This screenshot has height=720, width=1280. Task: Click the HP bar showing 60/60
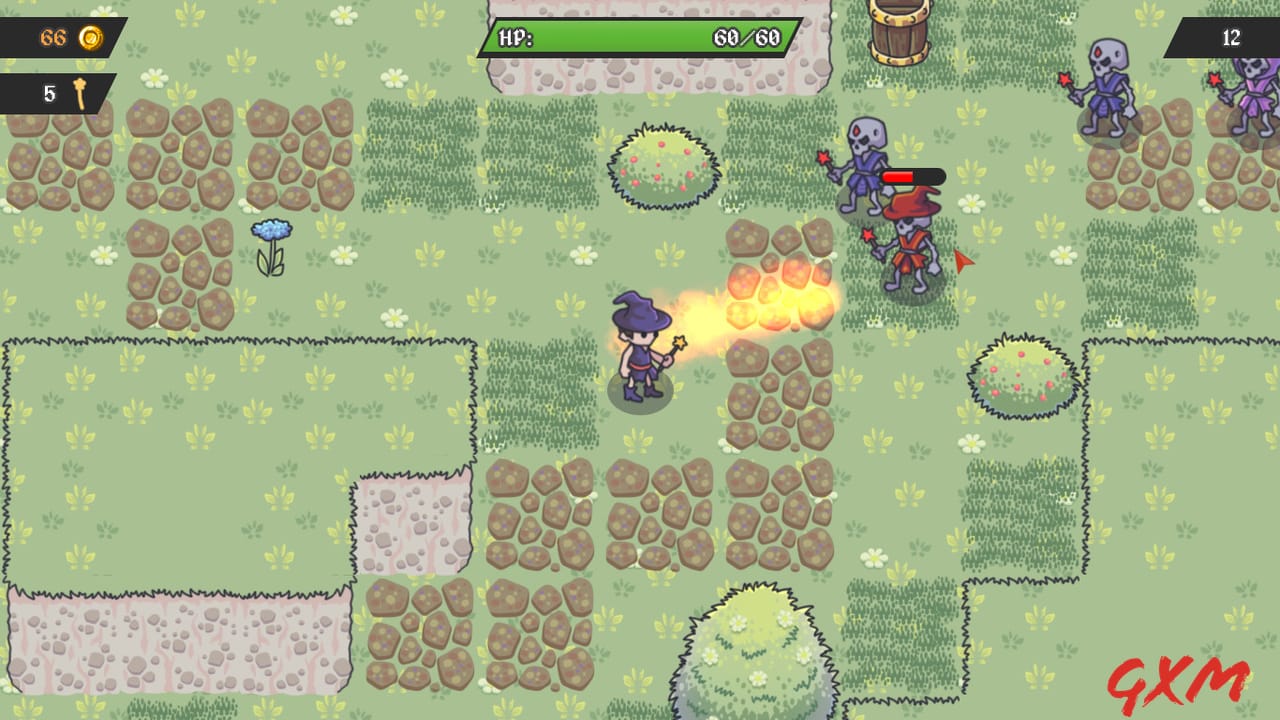click(640, 35)
